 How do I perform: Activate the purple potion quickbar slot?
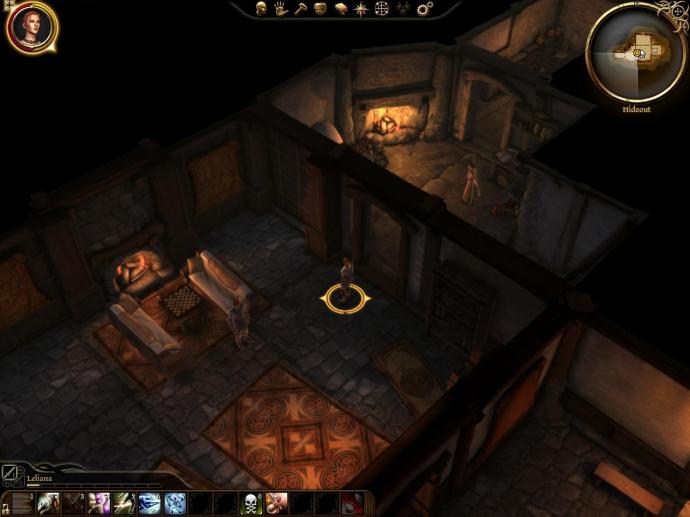pyautogui.click(x=99, y=503)
